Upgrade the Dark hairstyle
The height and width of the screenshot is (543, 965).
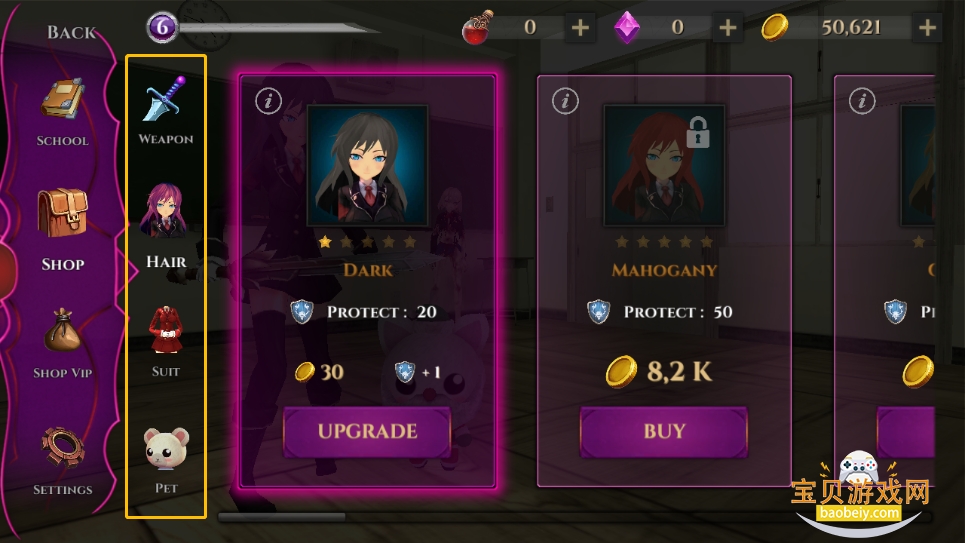coord(367,432)
